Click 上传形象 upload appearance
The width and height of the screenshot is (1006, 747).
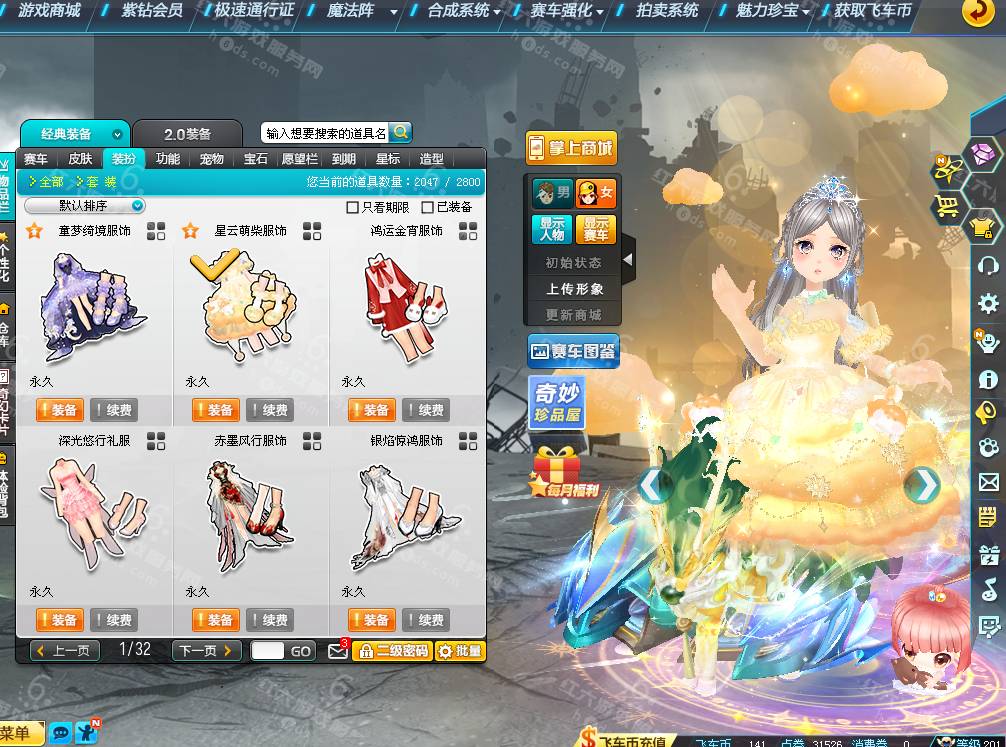(574, 289)
